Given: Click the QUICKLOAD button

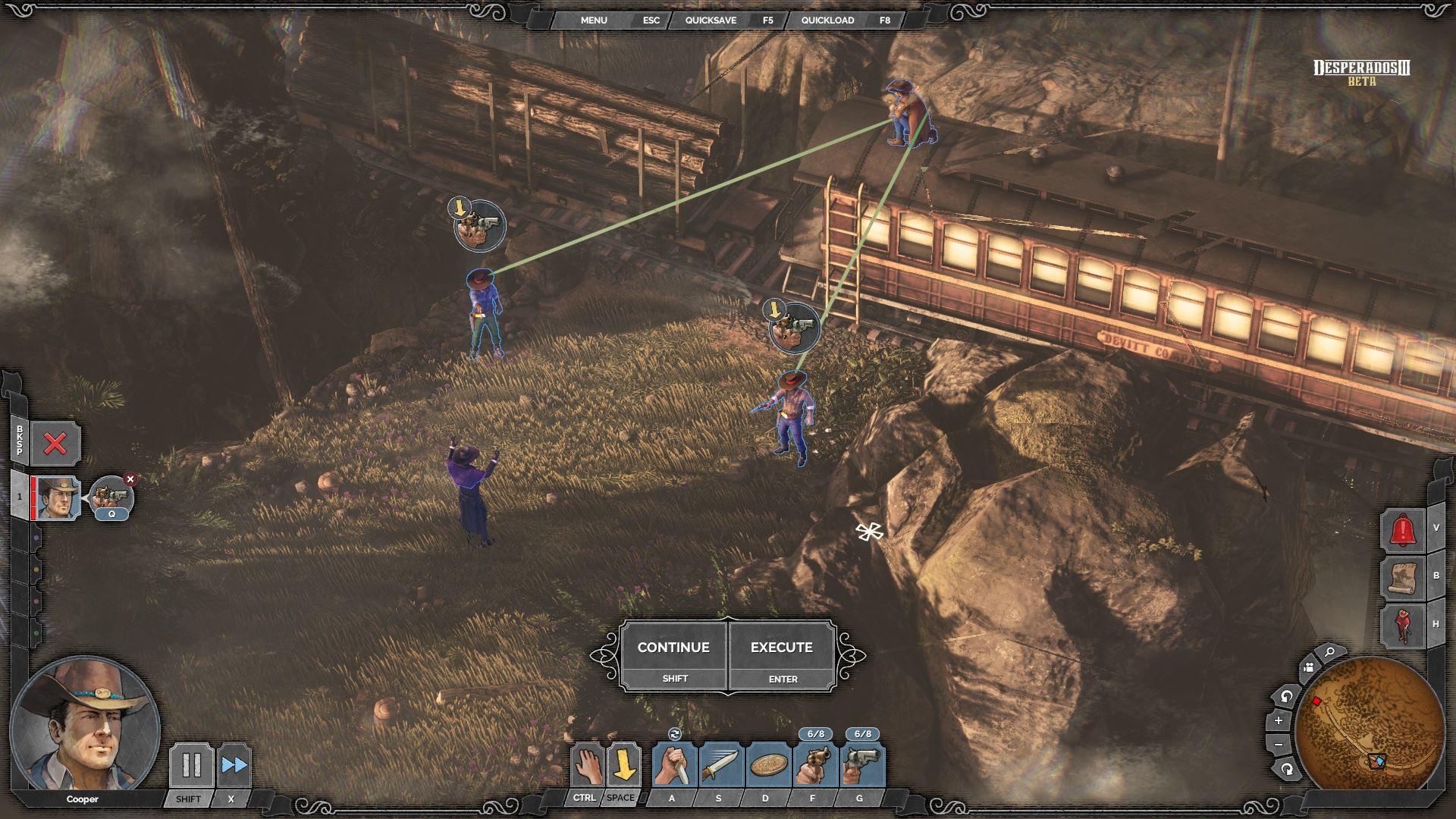Looking at the screenshot, I should click(x=827, y=20).
